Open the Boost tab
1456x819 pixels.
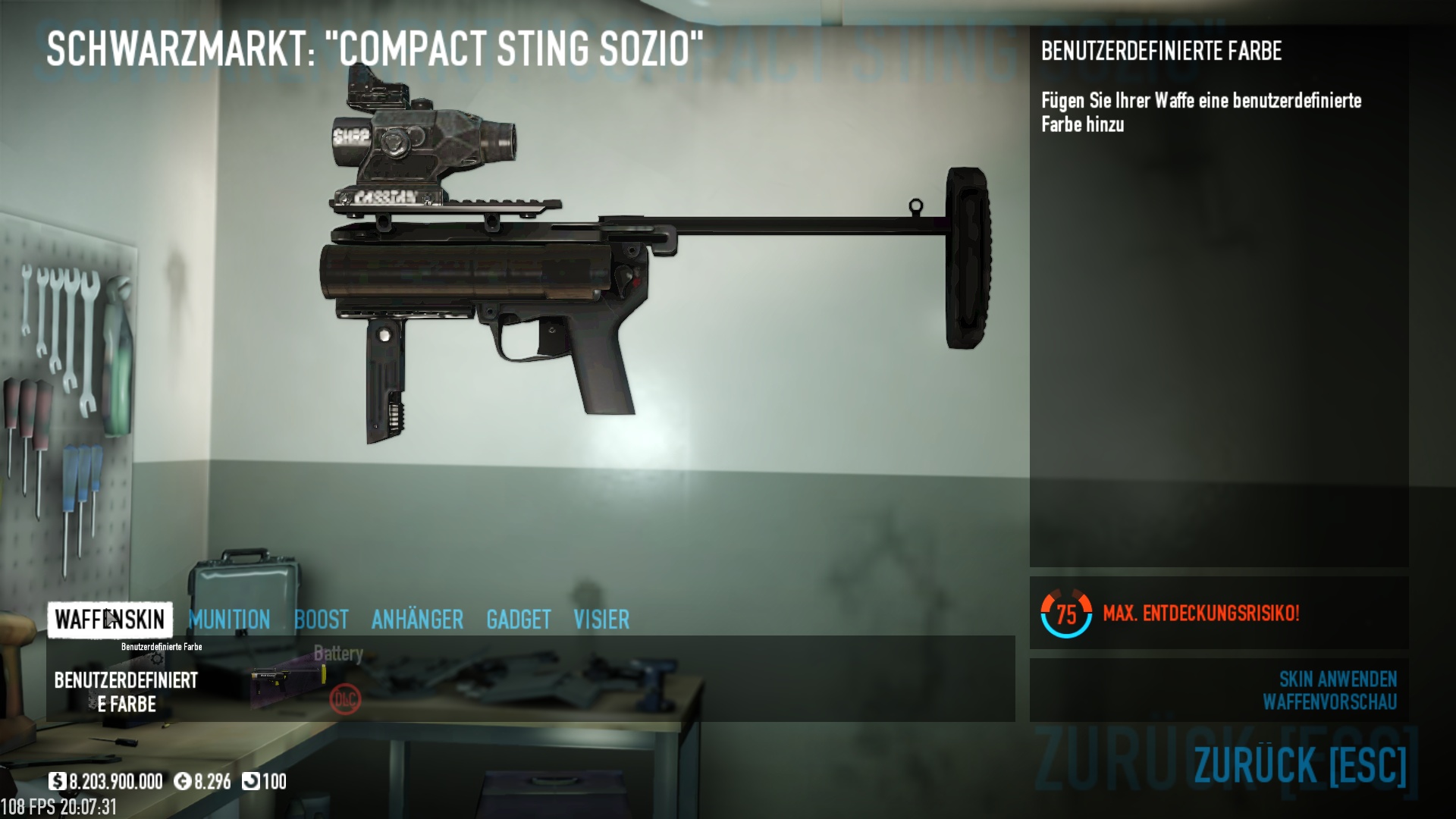pyautogui.click(x=322, y=620)
